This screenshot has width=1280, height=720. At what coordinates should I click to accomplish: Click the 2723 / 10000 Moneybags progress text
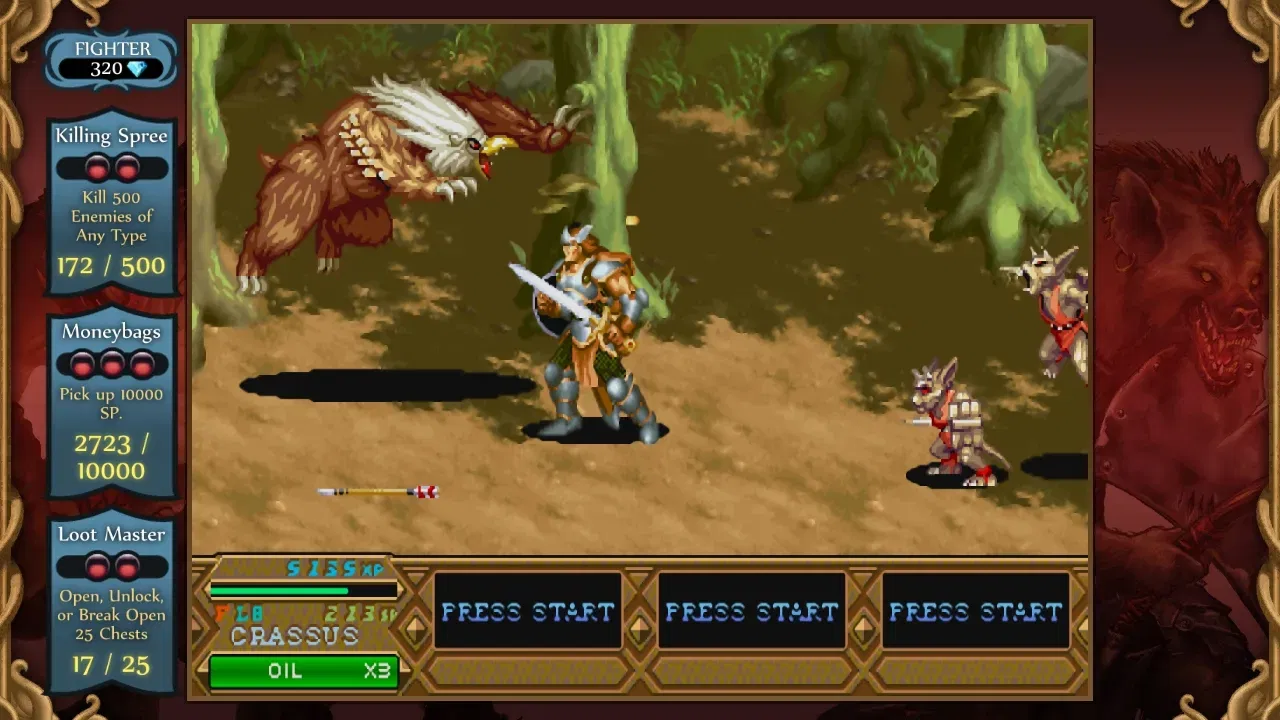pos(111,457)
